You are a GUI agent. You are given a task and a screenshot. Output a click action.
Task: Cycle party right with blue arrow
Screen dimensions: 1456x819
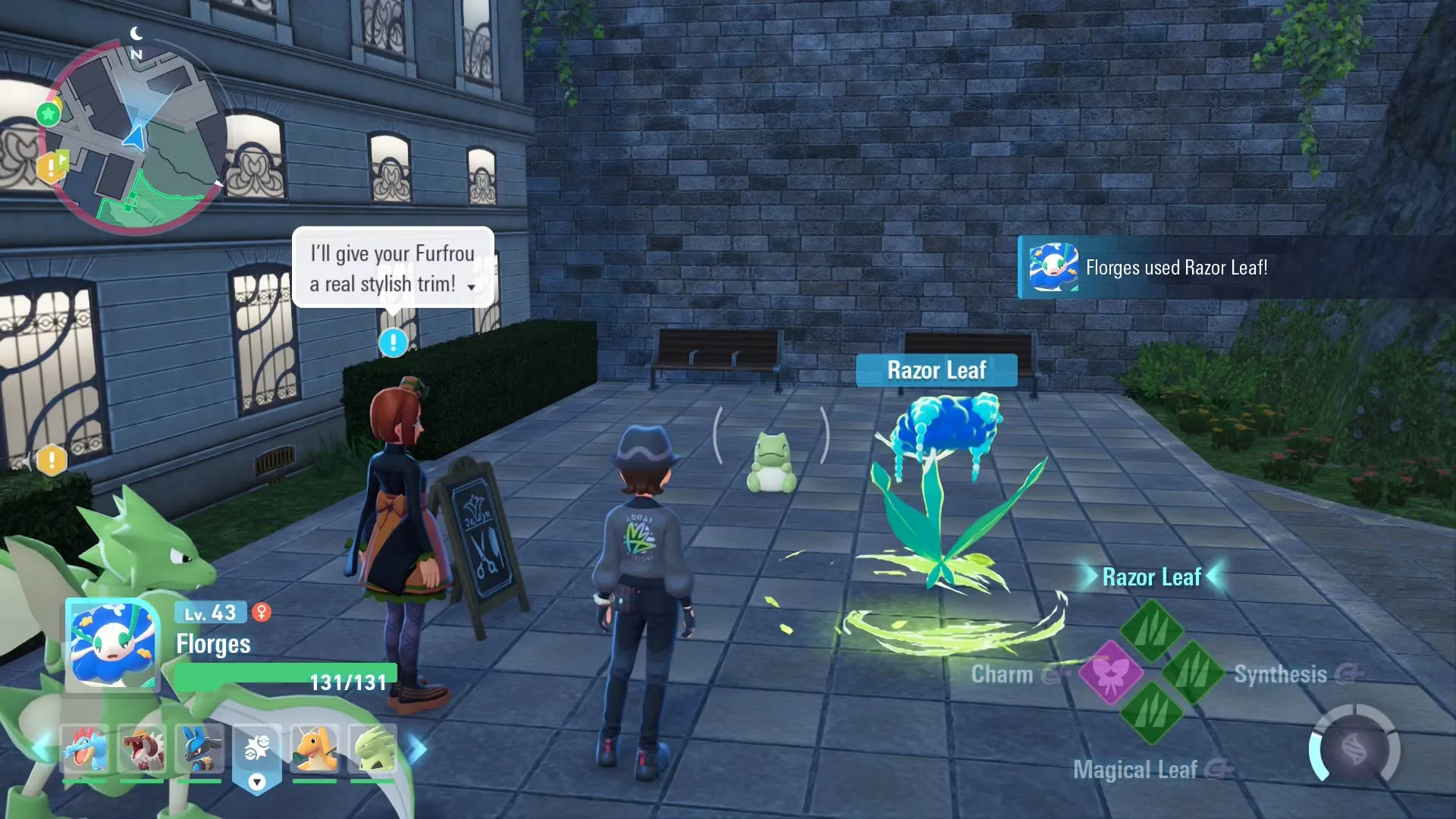[x=418, y=749]
